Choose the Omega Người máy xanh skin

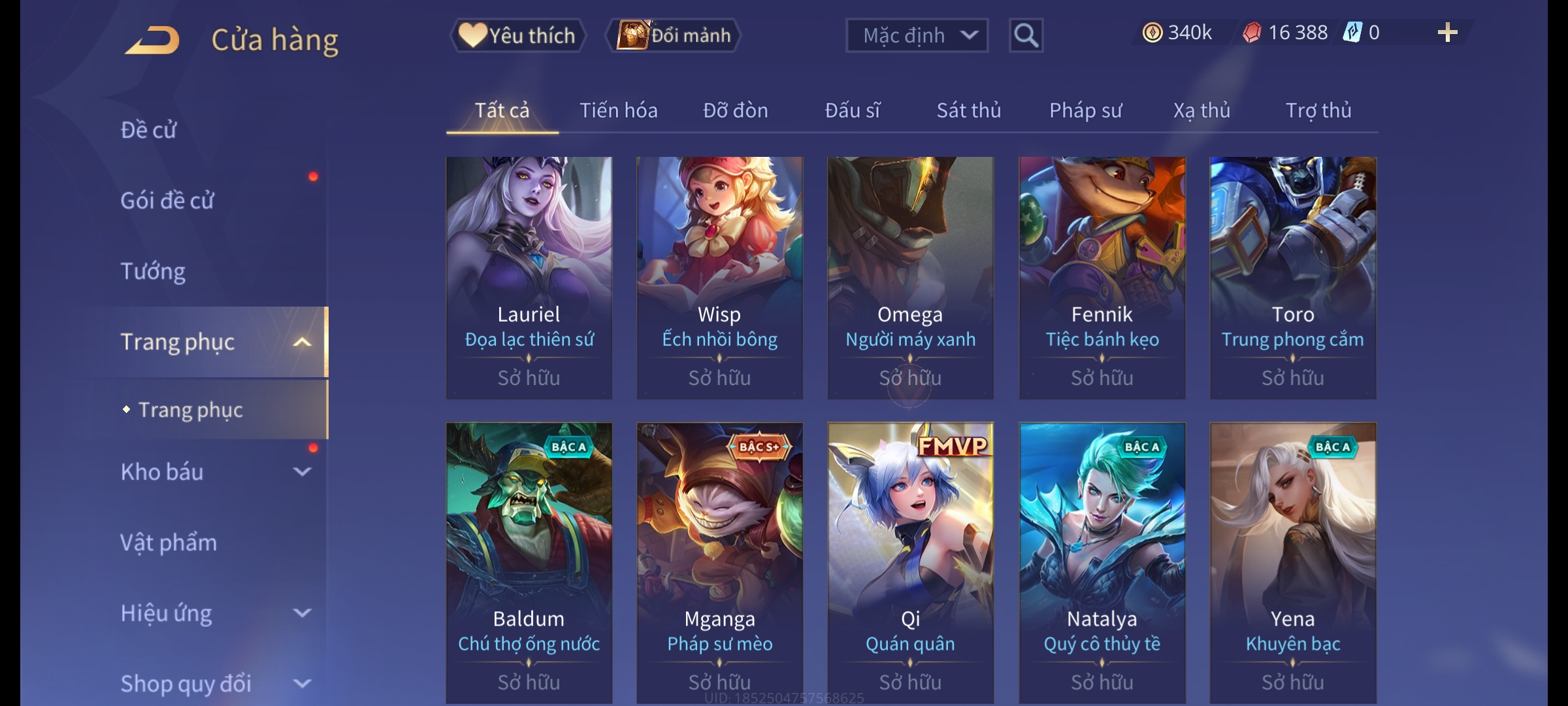point(910,277)
